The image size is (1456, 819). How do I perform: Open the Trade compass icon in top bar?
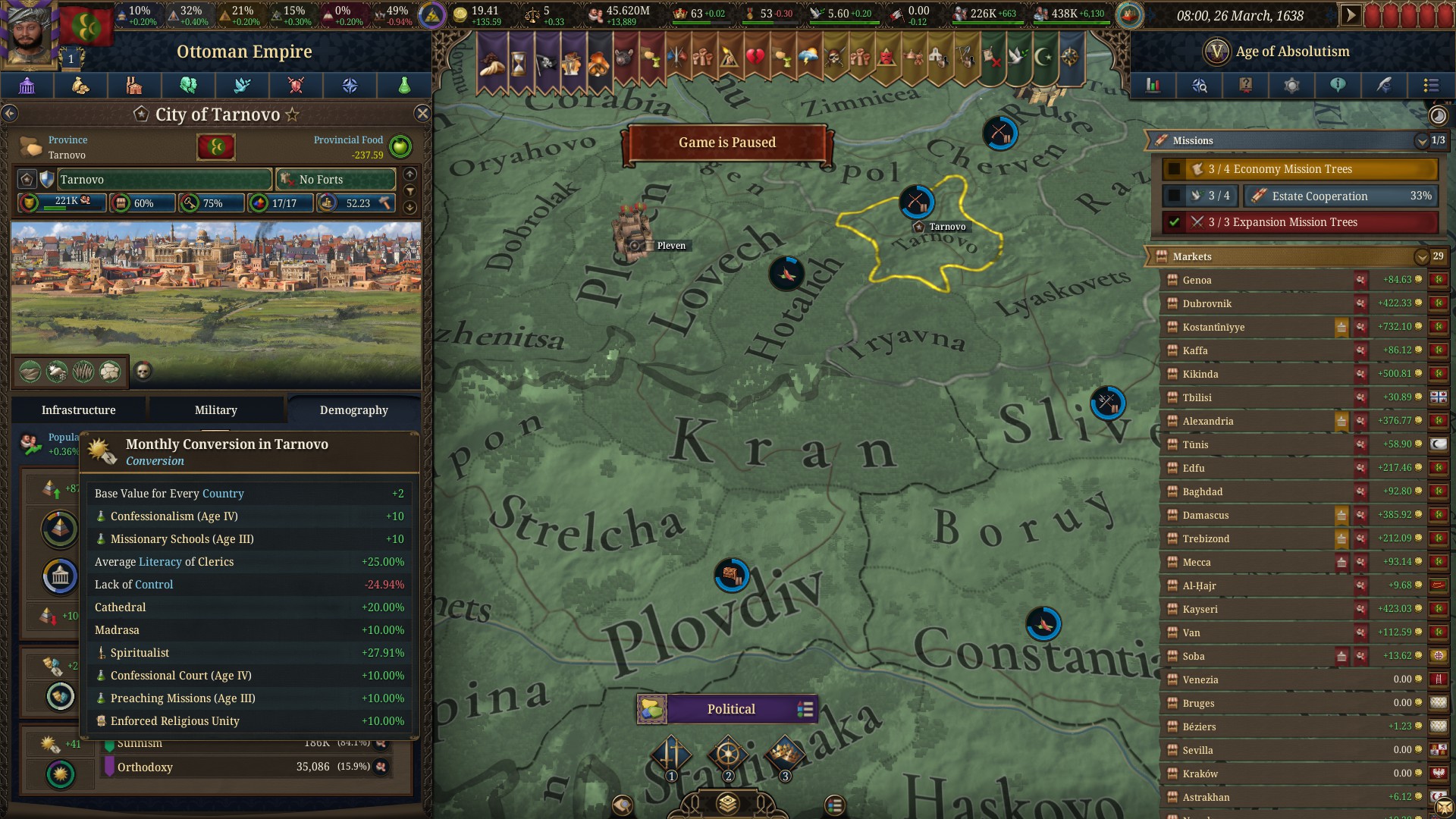tap(350, 86)
